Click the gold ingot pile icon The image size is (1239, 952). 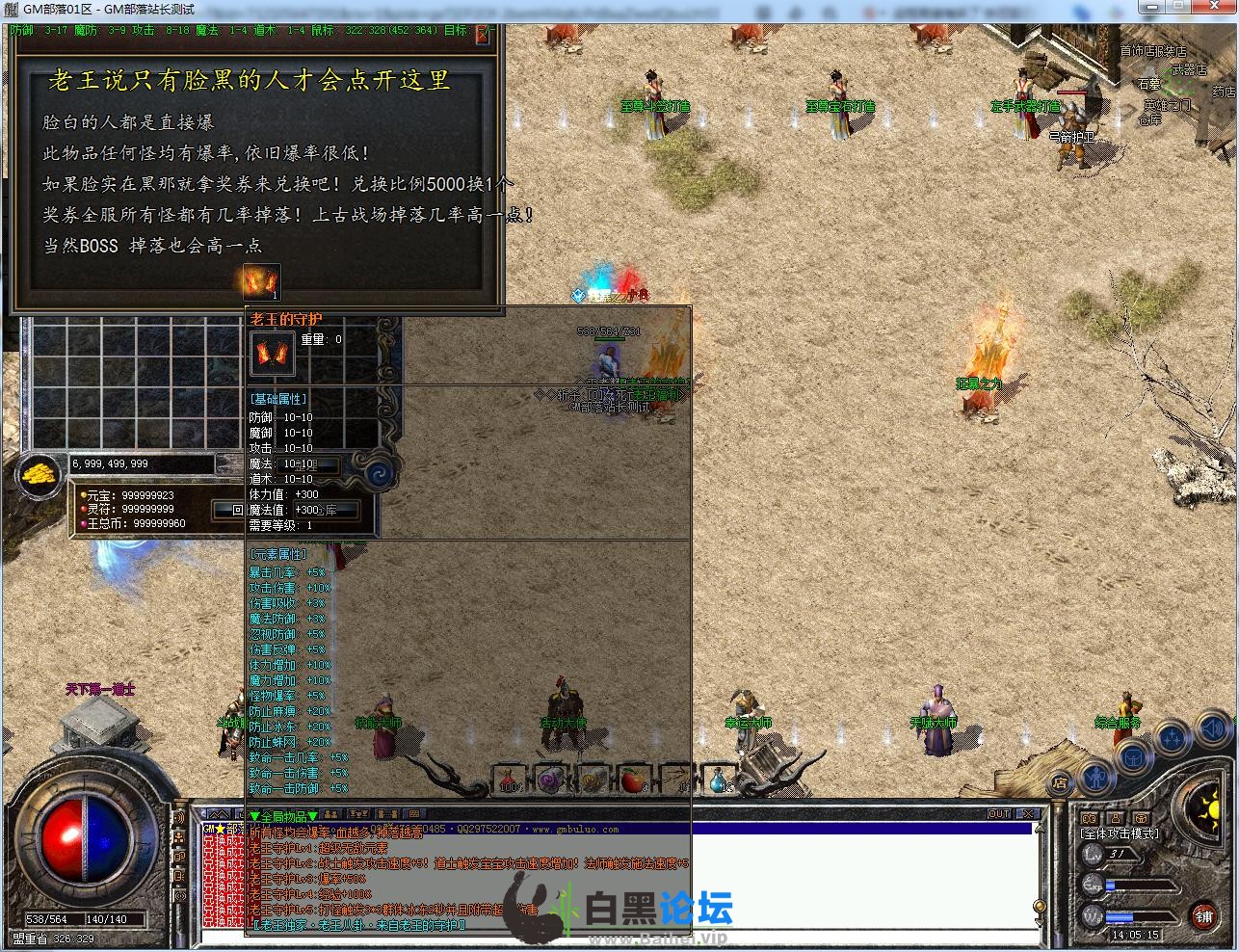click(x=40, y=476)
